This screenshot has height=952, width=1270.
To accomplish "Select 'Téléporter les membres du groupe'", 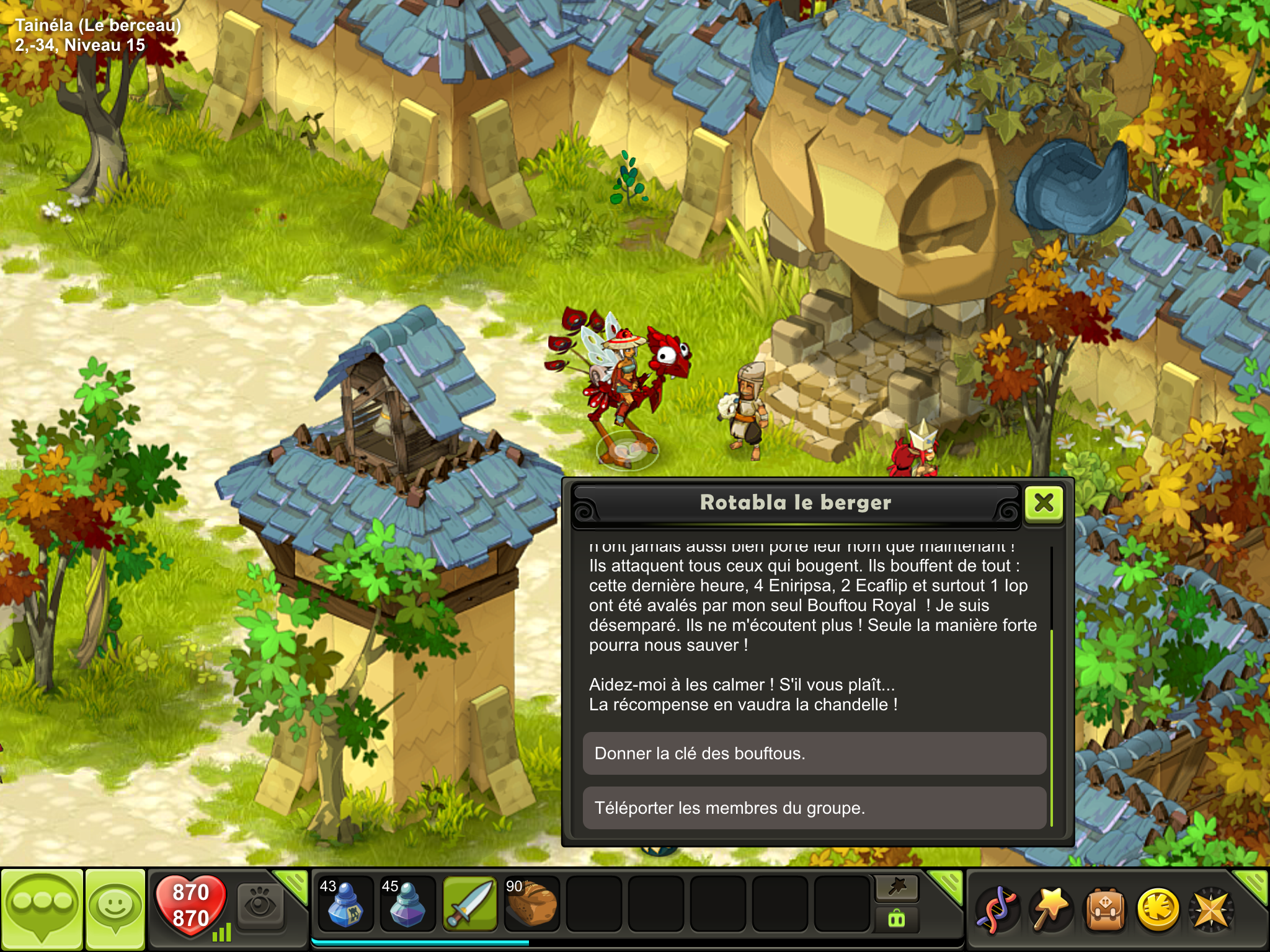I will click(x=814, y=808).
